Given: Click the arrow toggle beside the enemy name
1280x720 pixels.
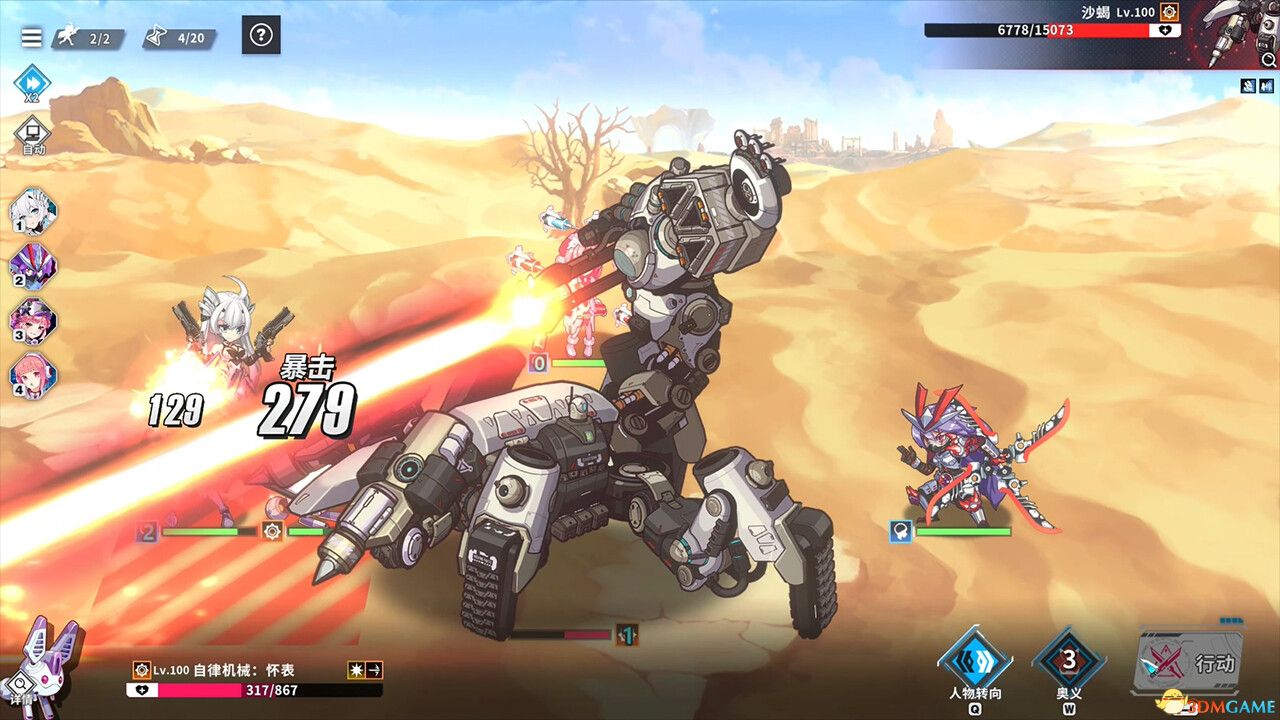Looking at the screenshot, I should point(372,670).
